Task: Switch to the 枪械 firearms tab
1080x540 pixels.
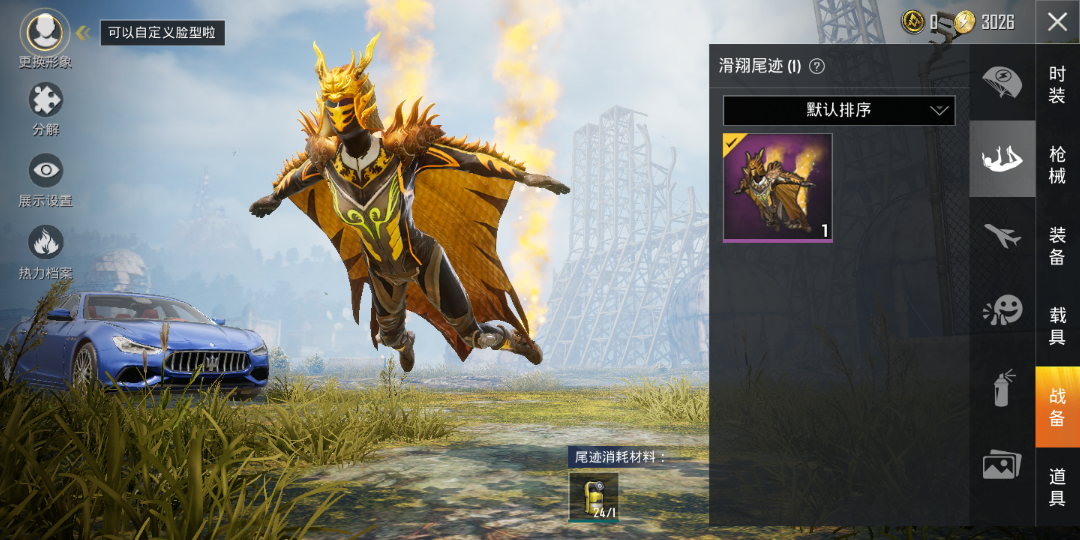Action: (1057, 165)
